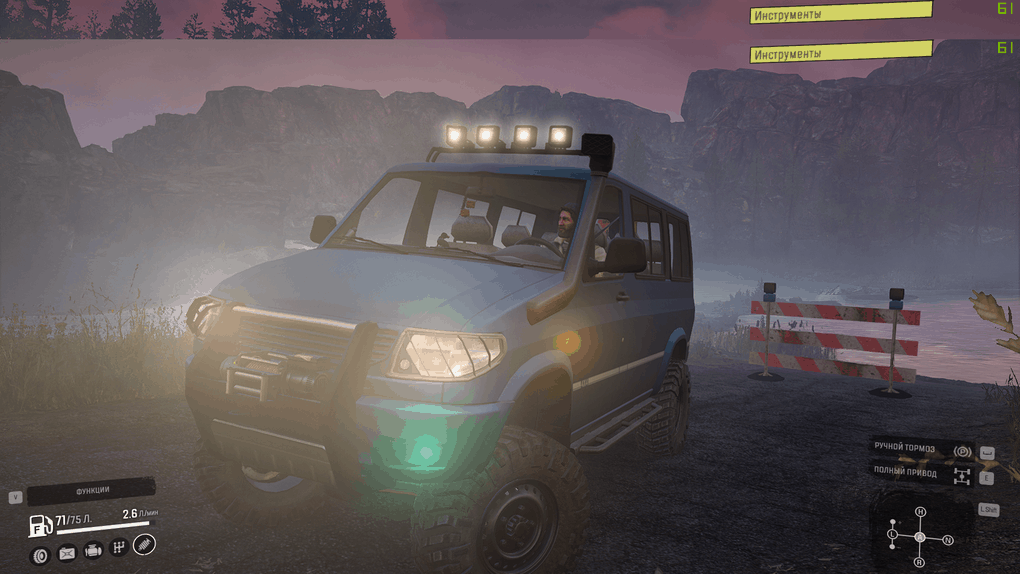Shift gearbox to N neutral
The height and width of the screenshot is (574, 1020).
(x=948, y=540)
